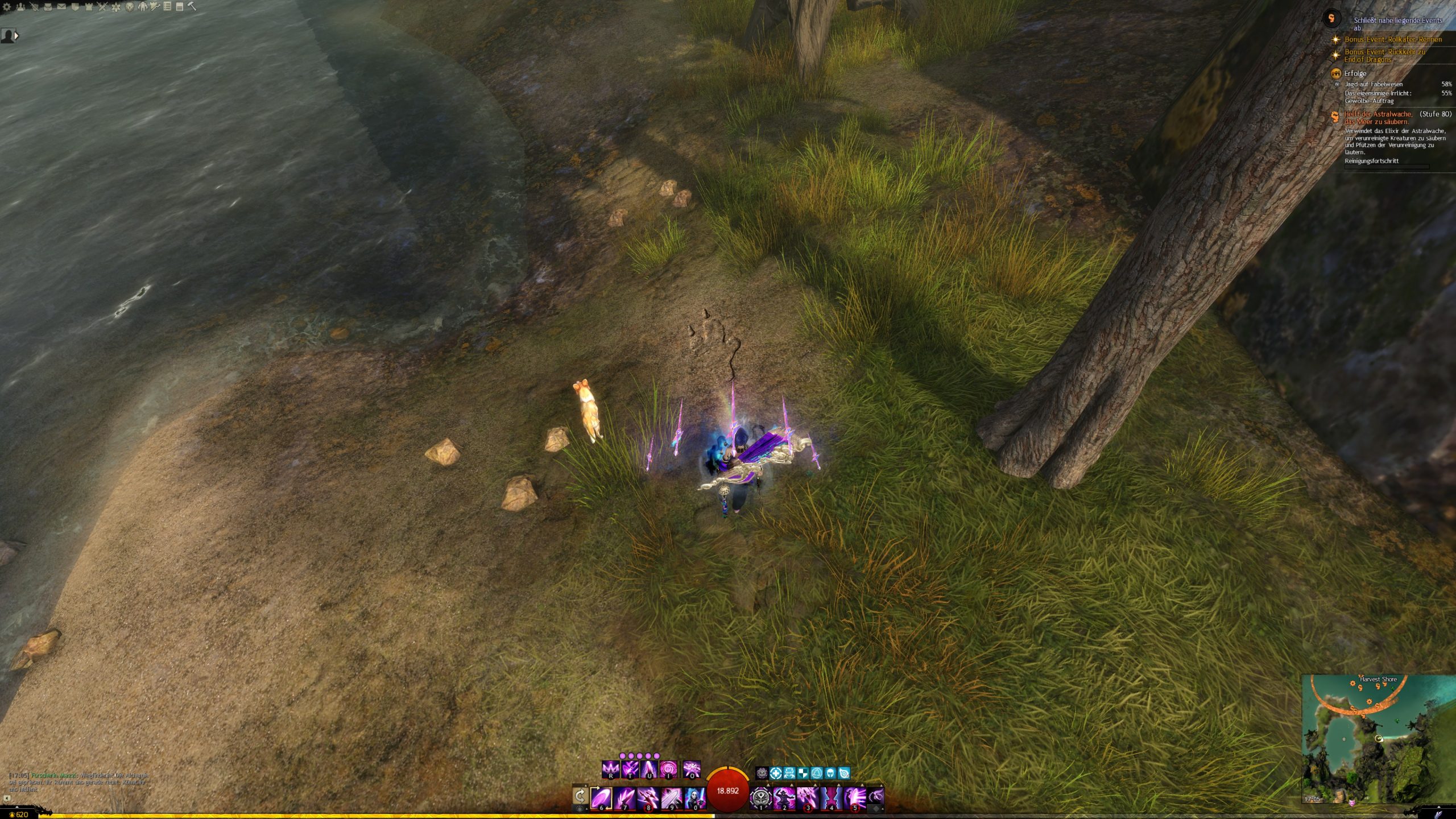This screenshot has width=1456, height=819.
Task: Open the Erfolge achievements tracker header
Action: [1355, 73]
